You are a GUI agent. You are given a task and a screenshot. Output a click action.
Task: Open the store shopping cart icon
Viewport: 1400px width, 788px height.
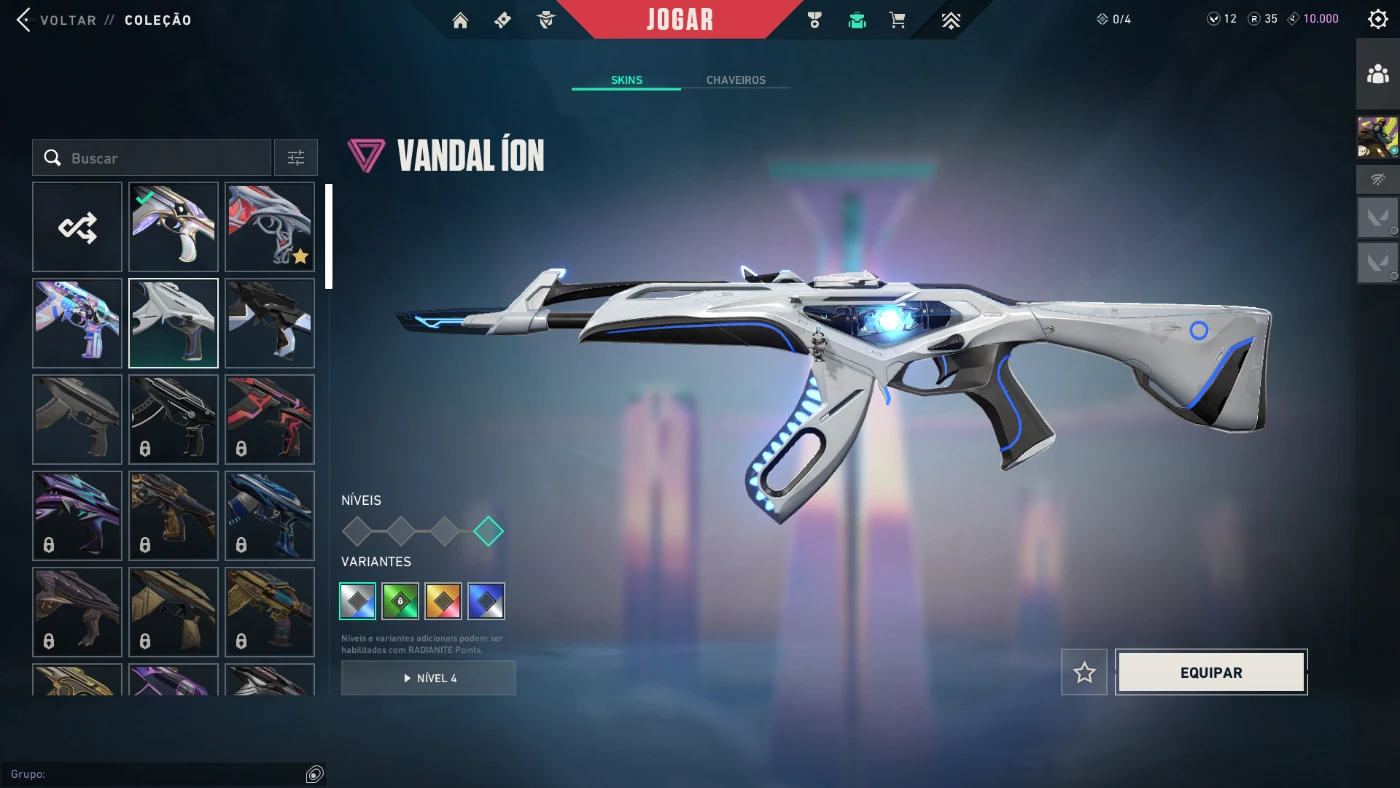(x=897, y=20)
